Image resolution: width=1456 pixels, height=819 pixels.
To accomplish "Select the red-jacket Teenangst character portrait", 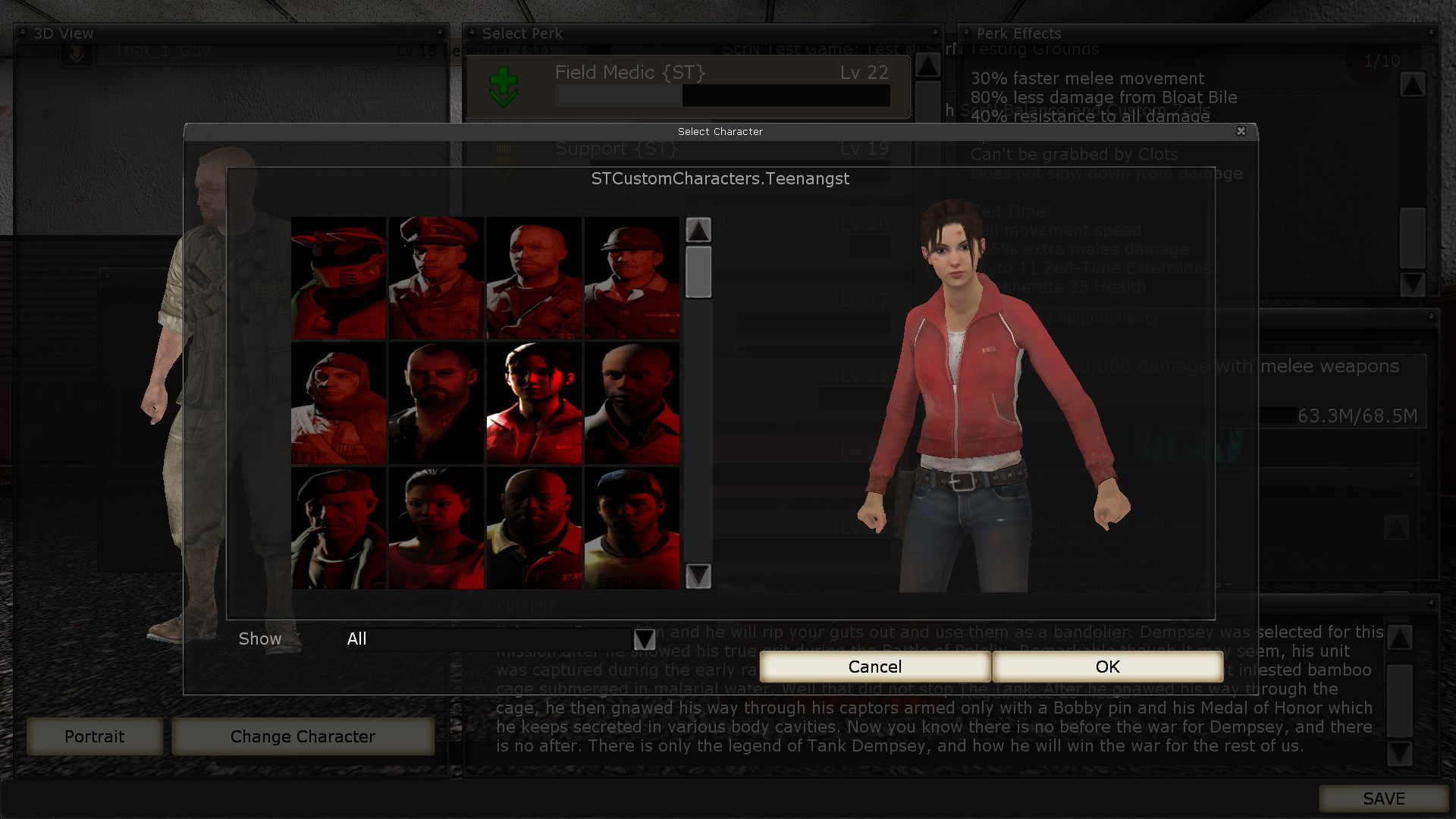I will [534, 403].
